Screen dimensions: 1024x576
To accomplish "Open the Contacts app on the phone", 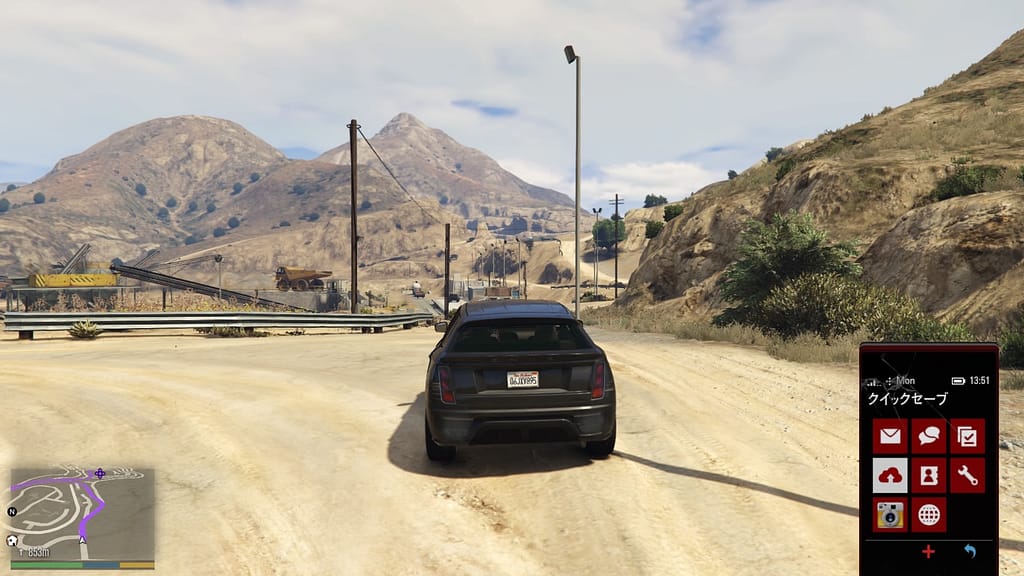I will pyautogui.click(x=929, y=475).
